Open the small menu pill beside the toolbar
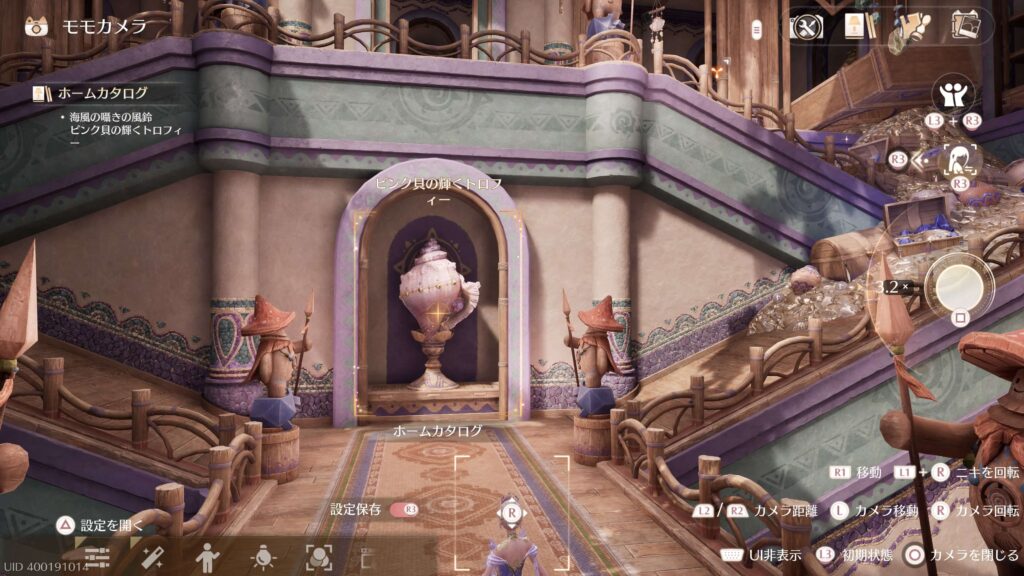The image size is (1024, 576). (756, 26)
